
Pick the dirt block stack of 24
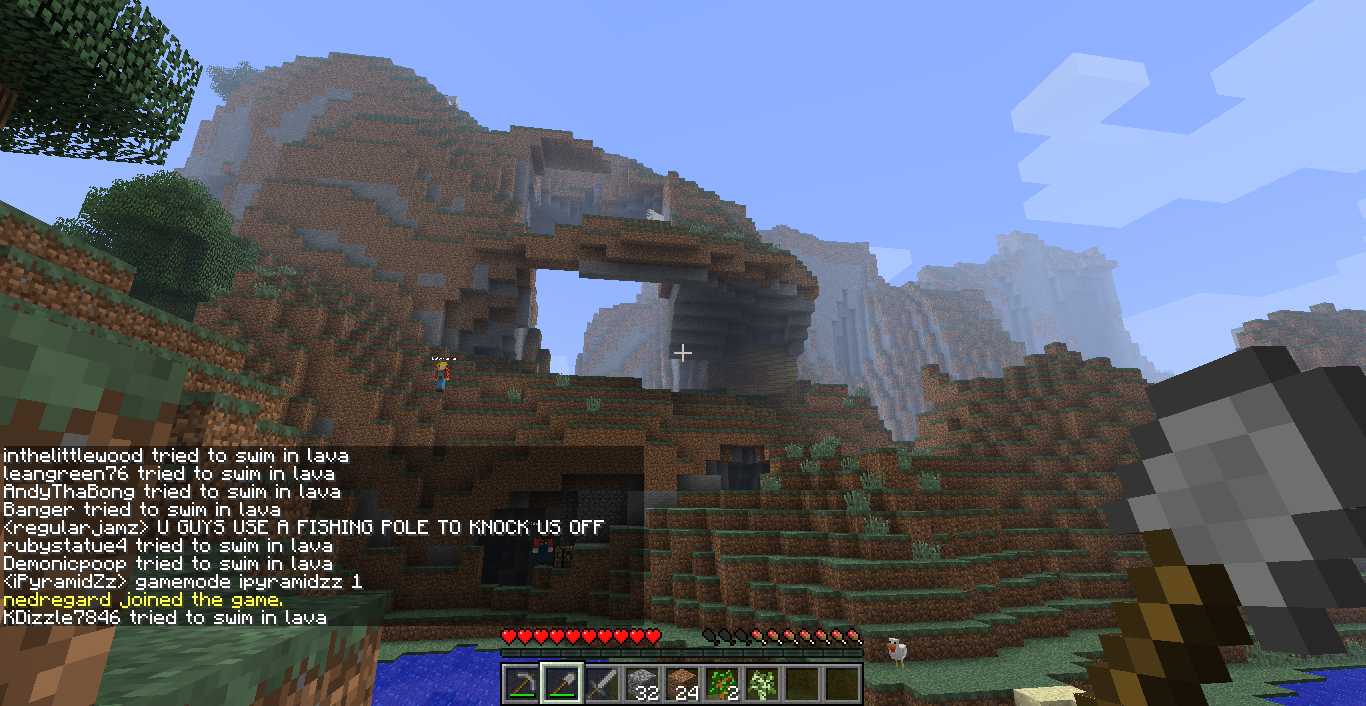(x=682, y=684)
